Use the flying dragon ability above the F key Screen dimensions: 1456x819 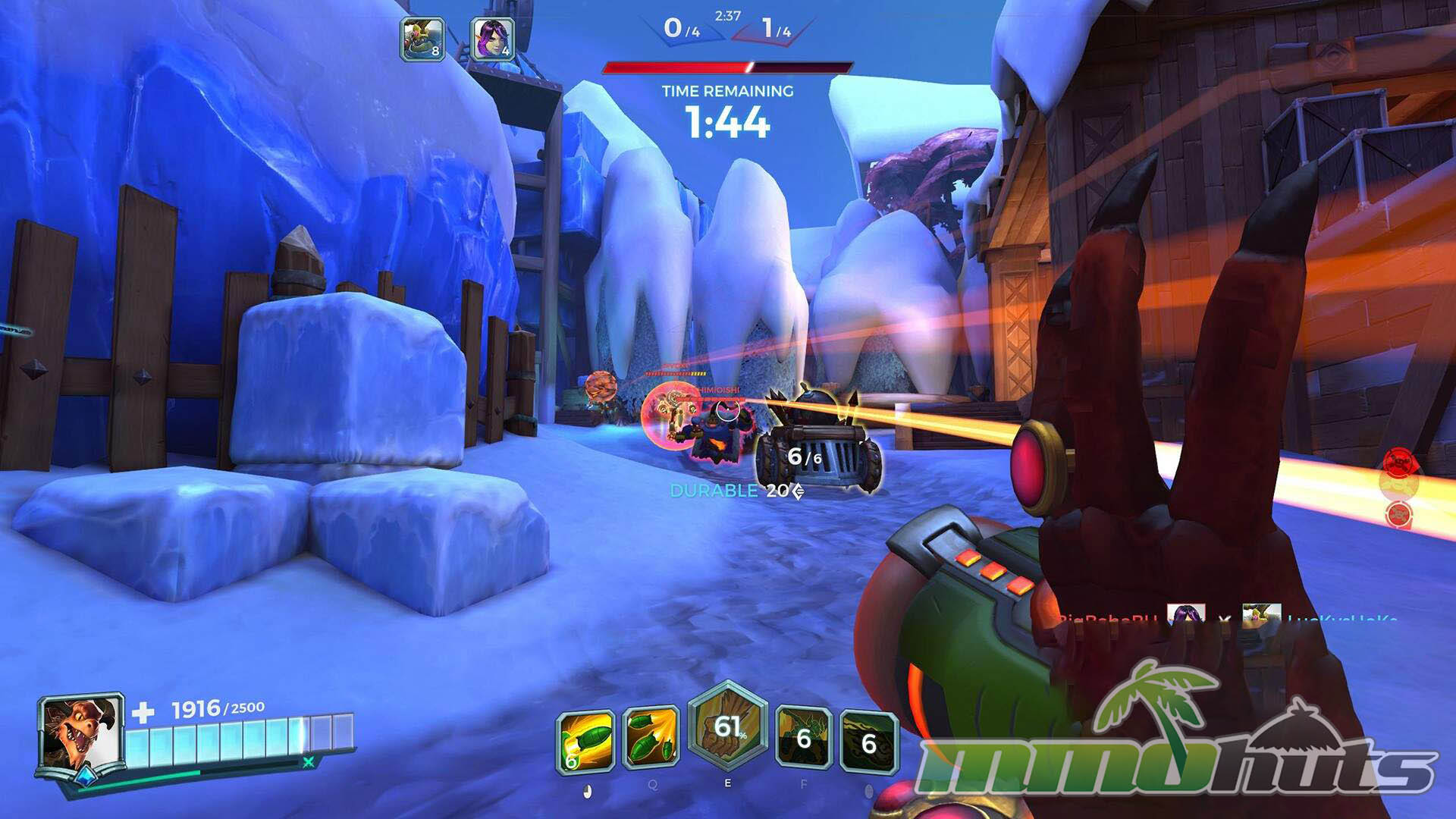click(x=804, y=738)
